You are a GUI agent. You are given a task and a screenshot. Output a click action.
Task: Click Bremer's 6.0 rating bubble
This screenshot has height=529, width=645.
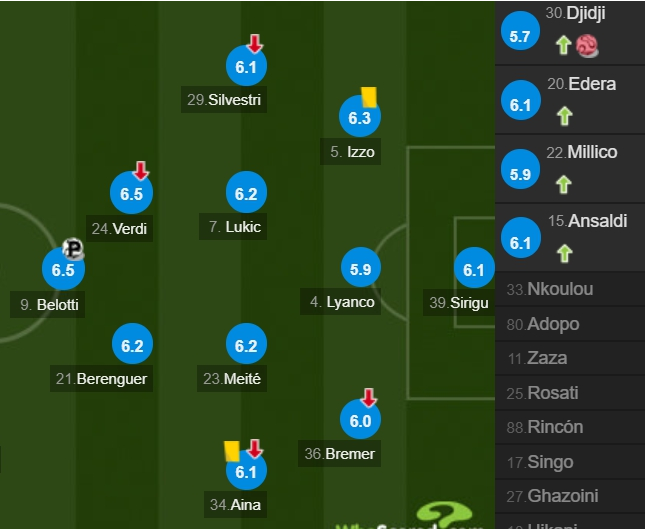(360, 422)
